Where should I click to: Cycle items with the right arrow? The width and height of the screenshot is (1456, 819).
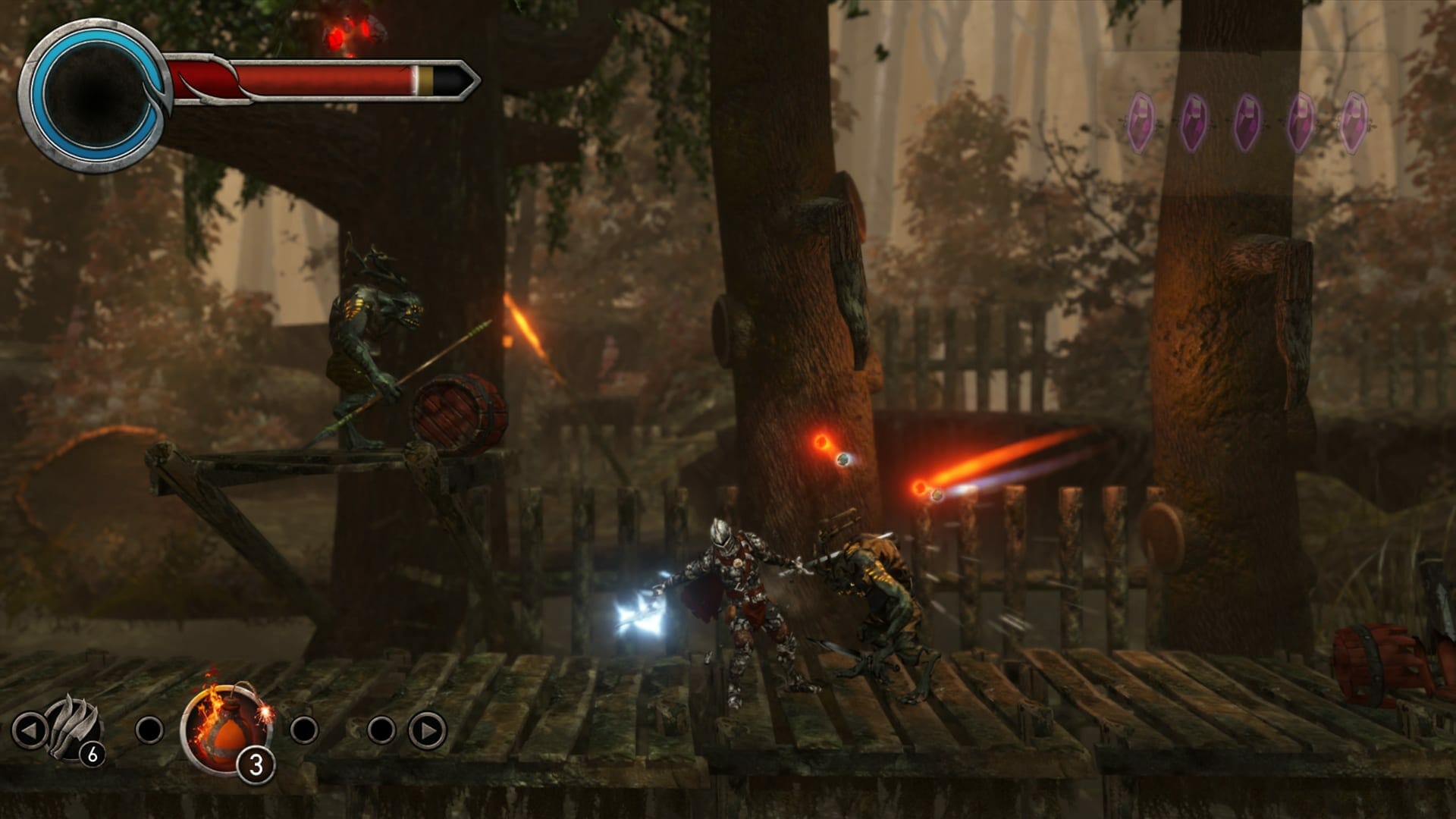tap(427, 730)
